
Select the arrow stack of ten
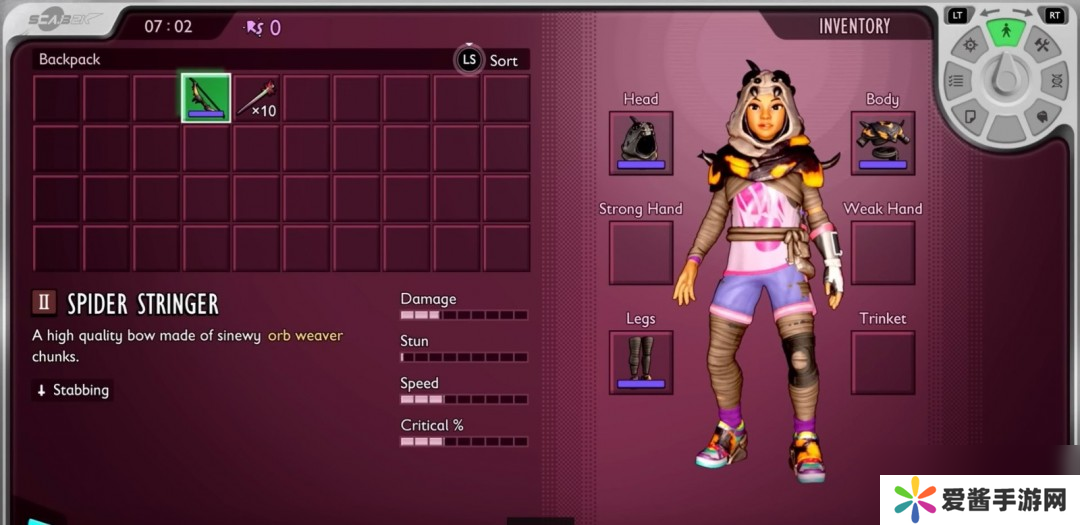(x=256, y=98)
